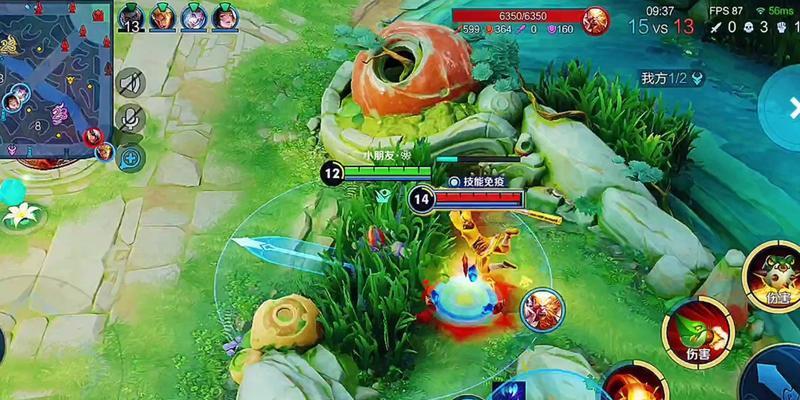The height and width of the screenshot is (400, 800).
Task: Tap the large blue arrow attack button
Action: pos(774,376)
